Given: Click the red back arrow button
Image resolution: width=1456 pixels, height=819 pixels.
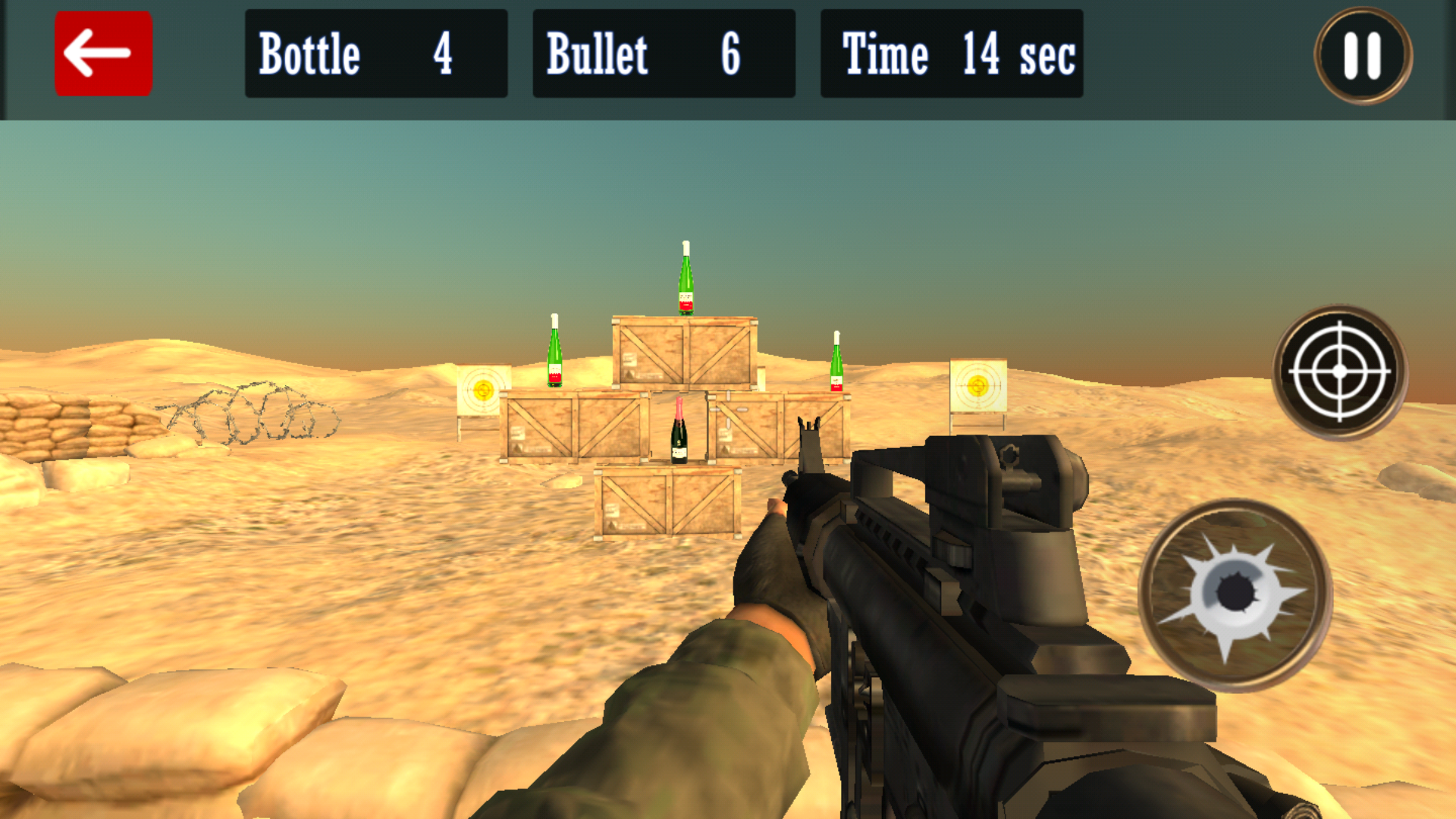Looking at the screenshot, I should 103,52.
